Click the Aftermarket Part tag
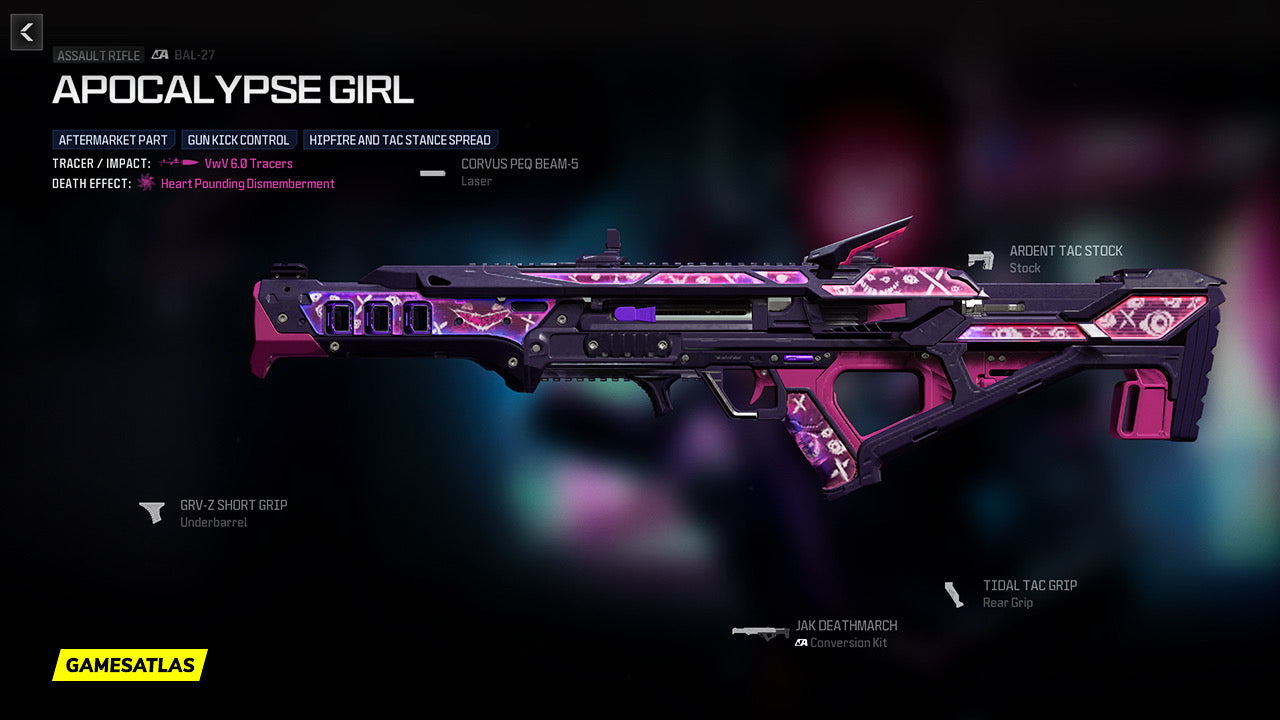Image resolution: width=1280 pixels, height=720 pixels. coord(113,140)
